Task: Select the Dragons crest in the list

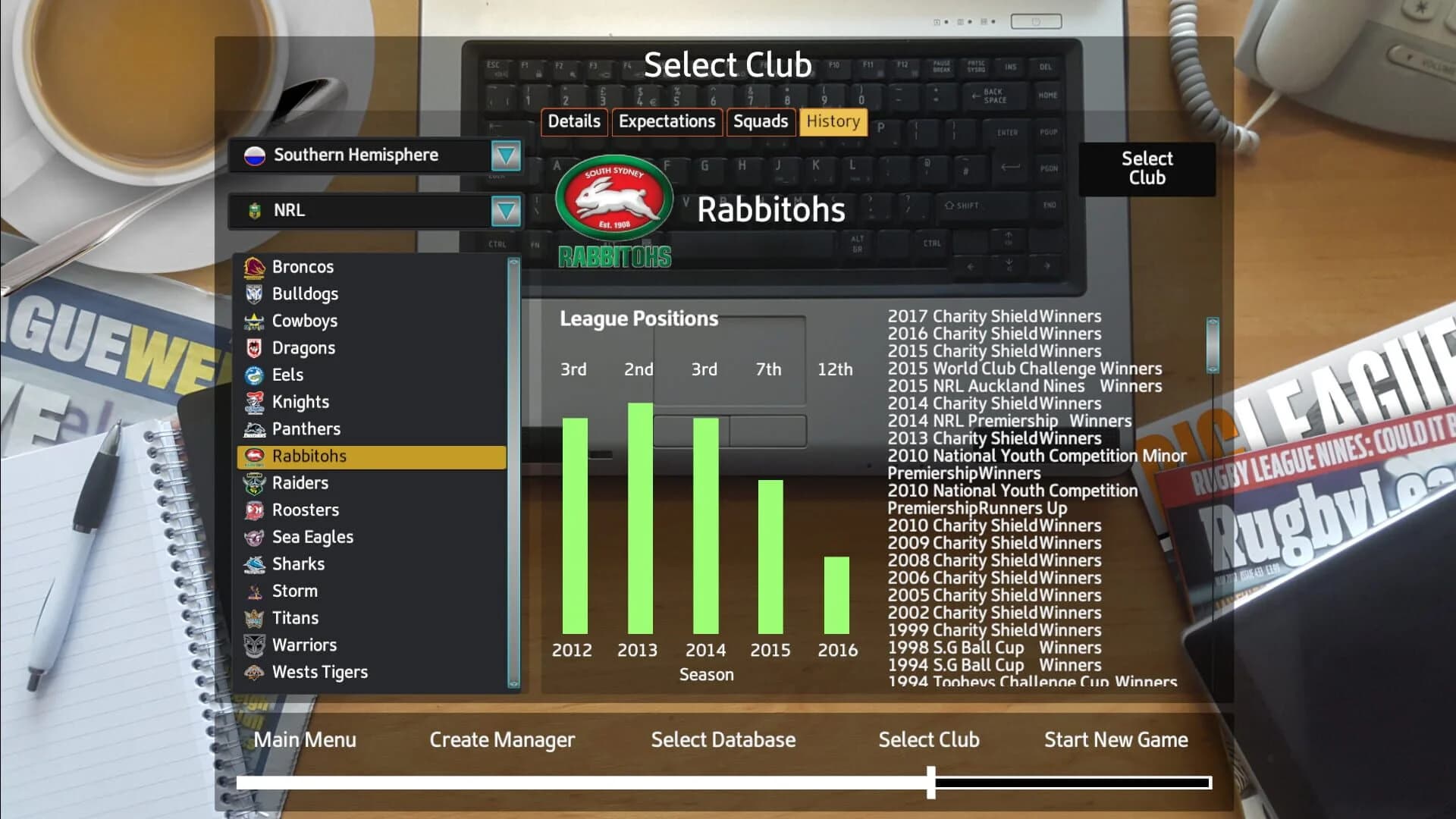Action: 255,347
